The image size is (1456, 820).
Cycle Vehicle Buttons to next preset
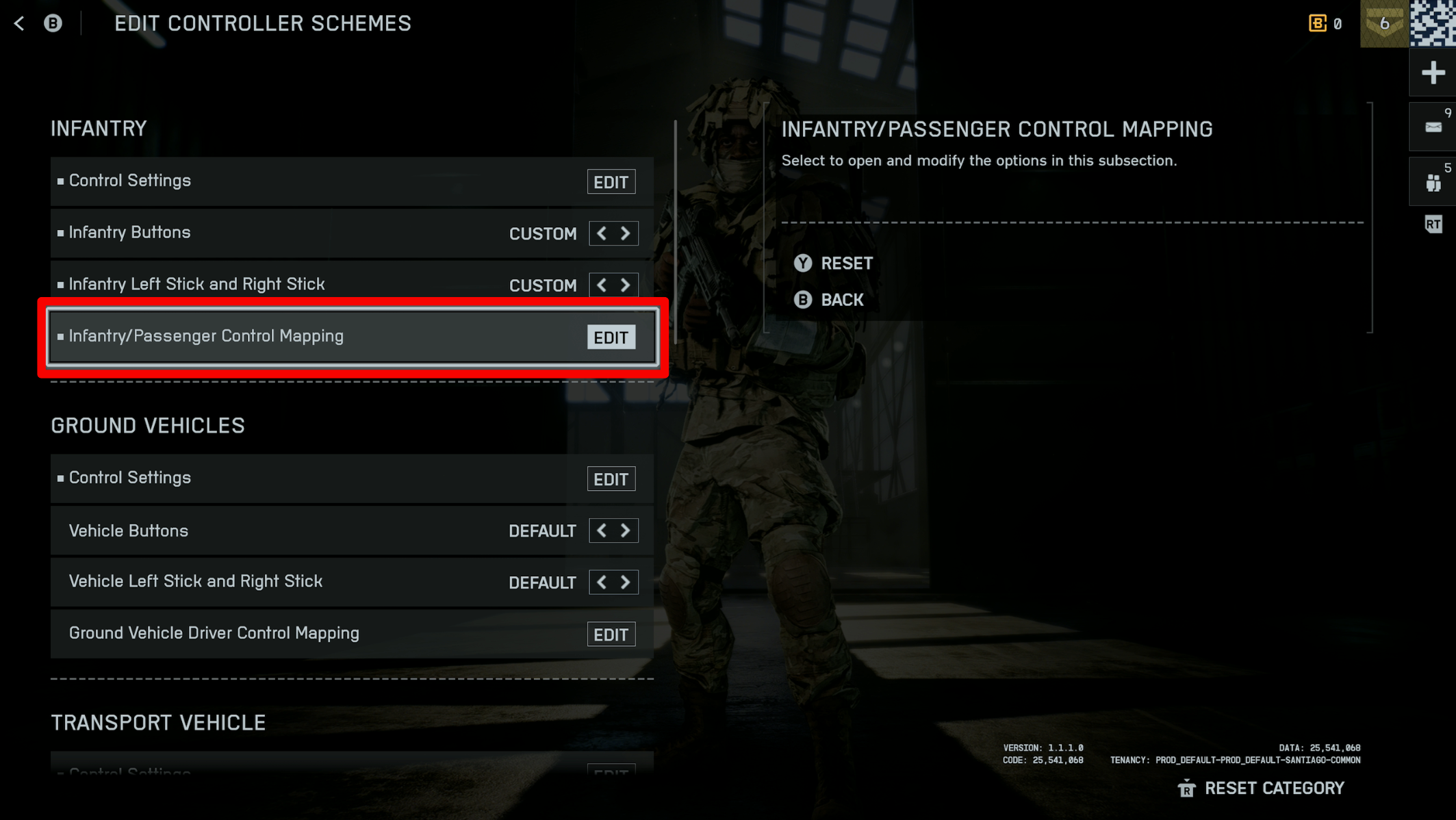pyautogui.click(x=625, y=530)
